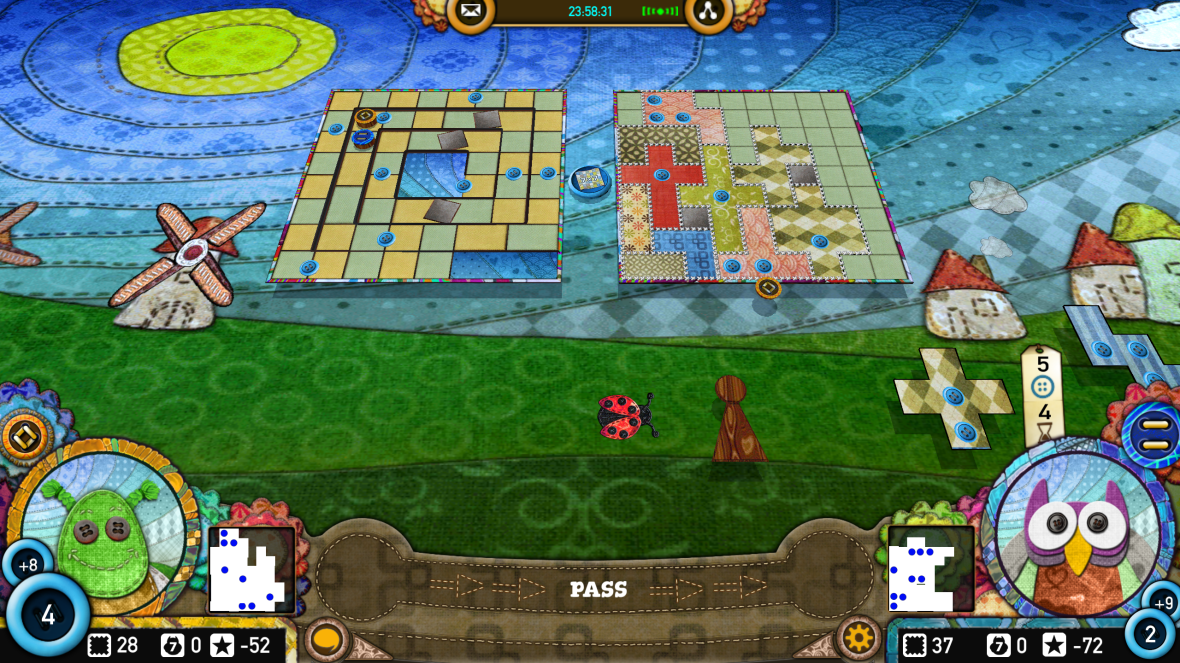View the owl's quilt board thumbnail
Screen dimensions: 1180x663
(930, 569)
